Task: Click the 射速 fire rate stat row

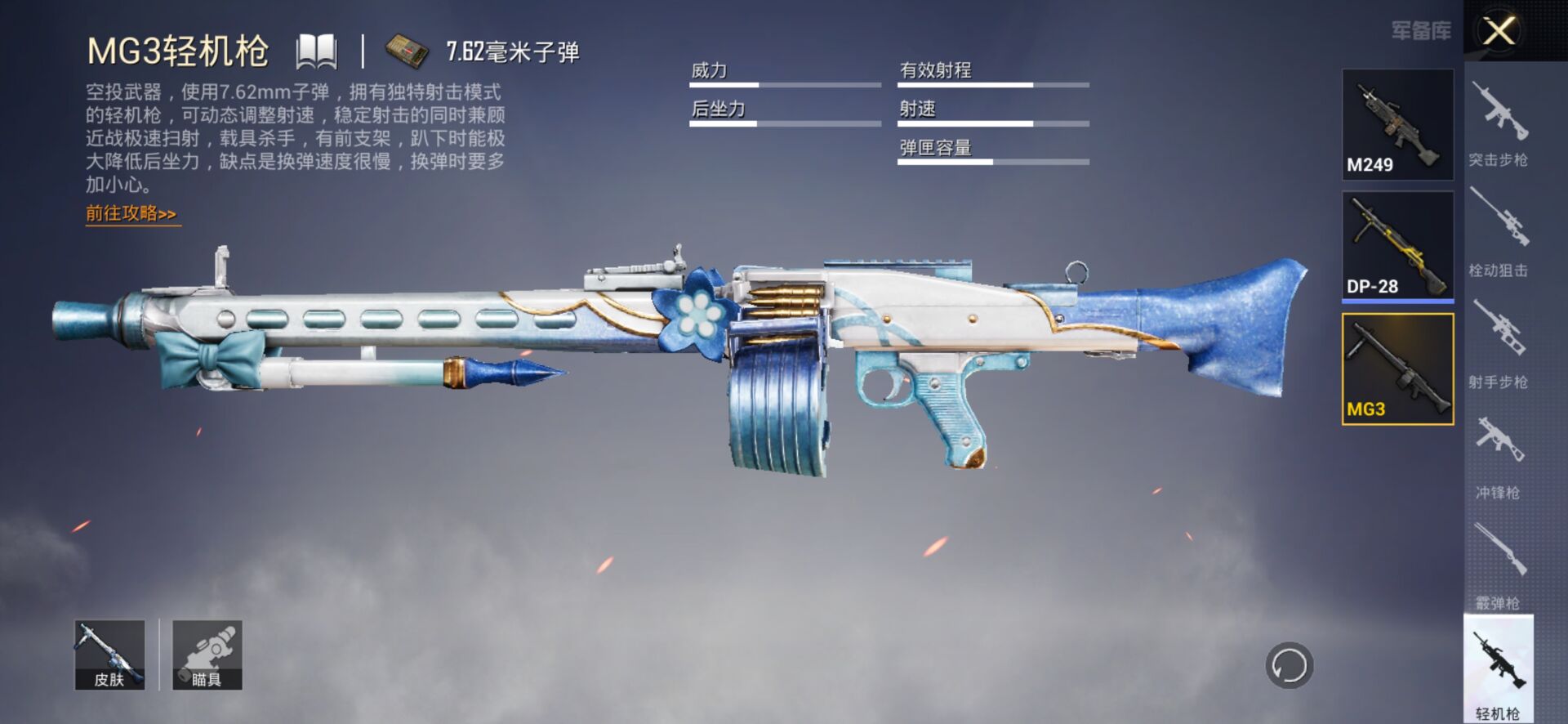Action: pos(992,118)
